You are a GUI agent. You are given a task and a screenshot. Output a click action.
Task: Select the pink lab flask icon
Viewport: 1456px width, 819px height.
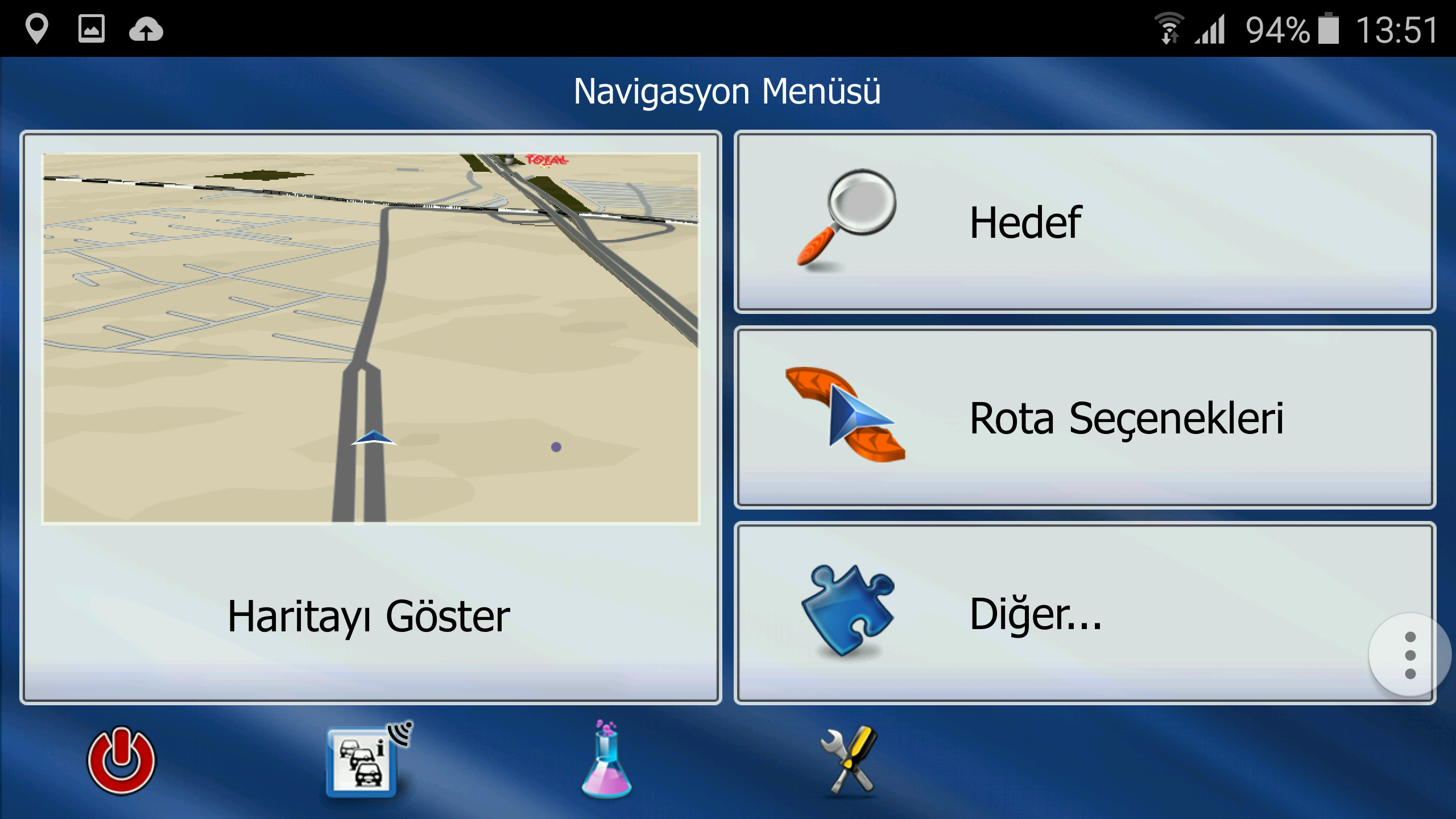pos(606,760)
